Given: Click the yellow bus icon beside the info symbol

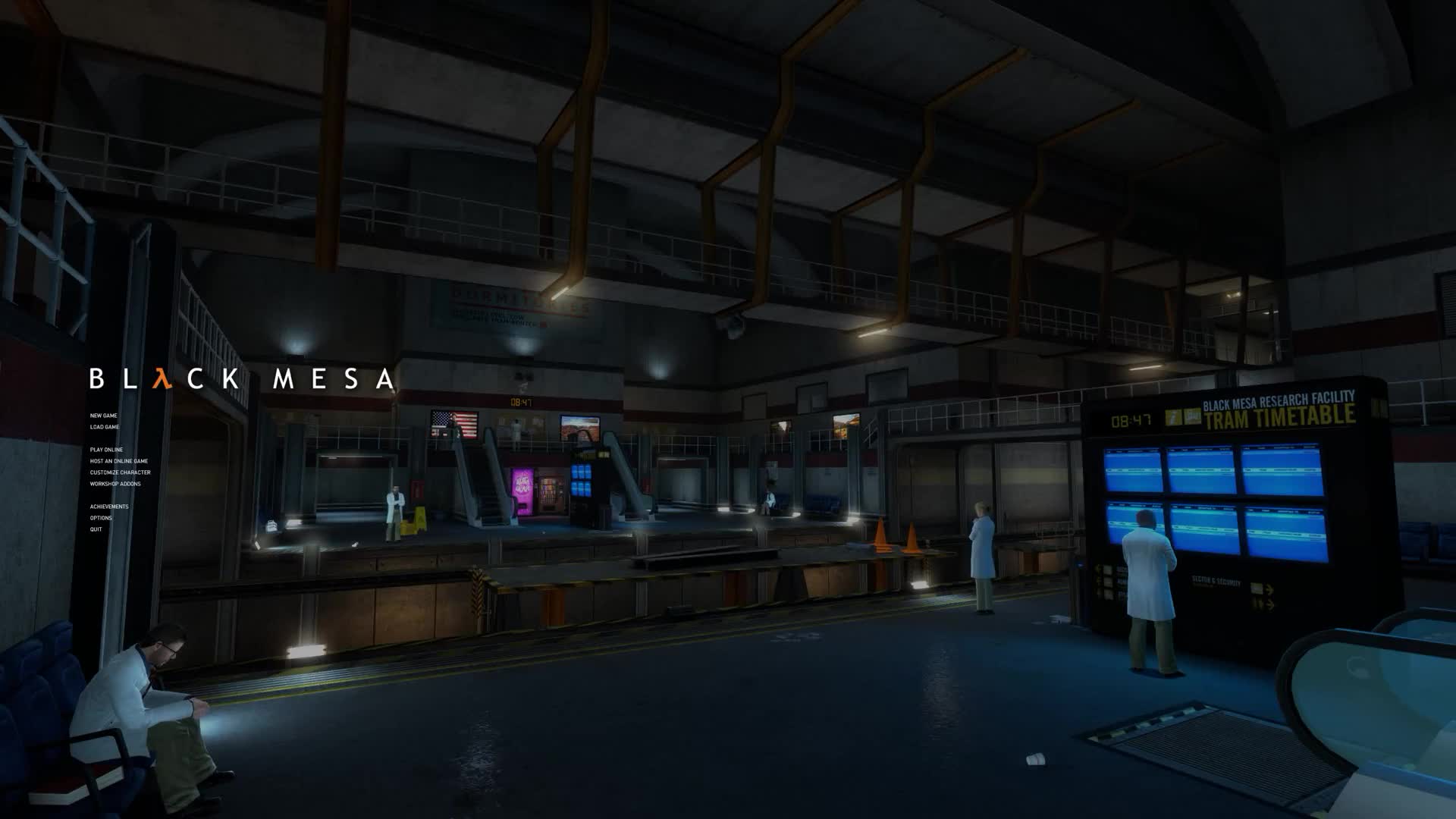Looking at the screenshot, I should pos(1193,418).
